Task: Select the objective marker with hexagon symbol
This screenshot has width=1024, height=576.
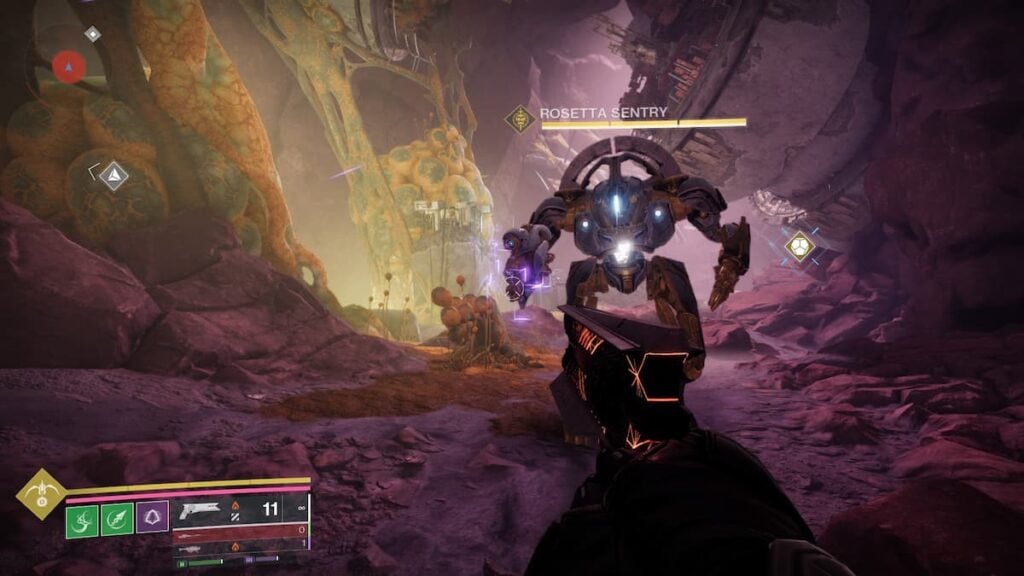Action: coord(799,246)
